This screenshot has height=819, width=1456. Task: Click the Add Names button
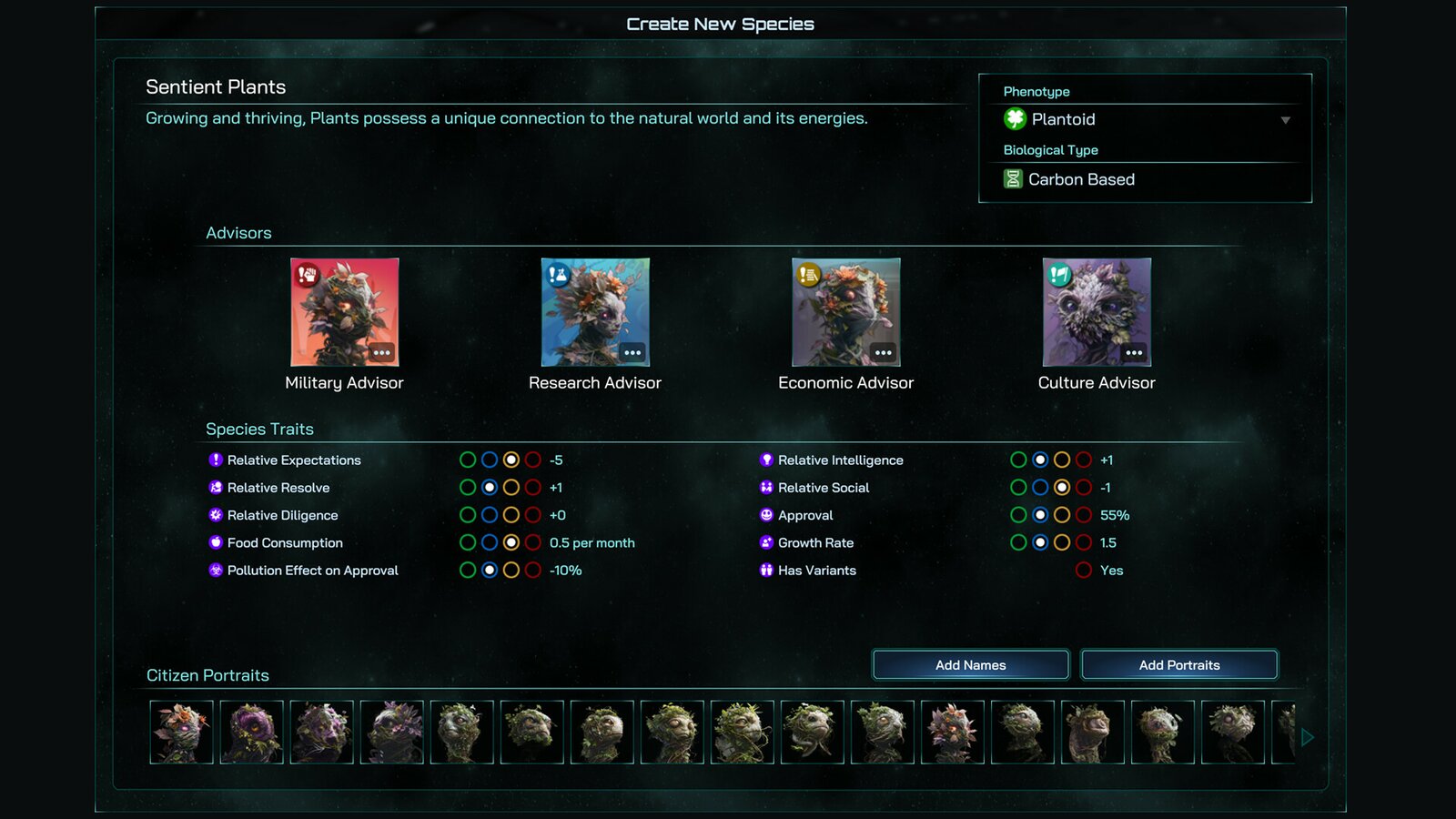[970, 664]
